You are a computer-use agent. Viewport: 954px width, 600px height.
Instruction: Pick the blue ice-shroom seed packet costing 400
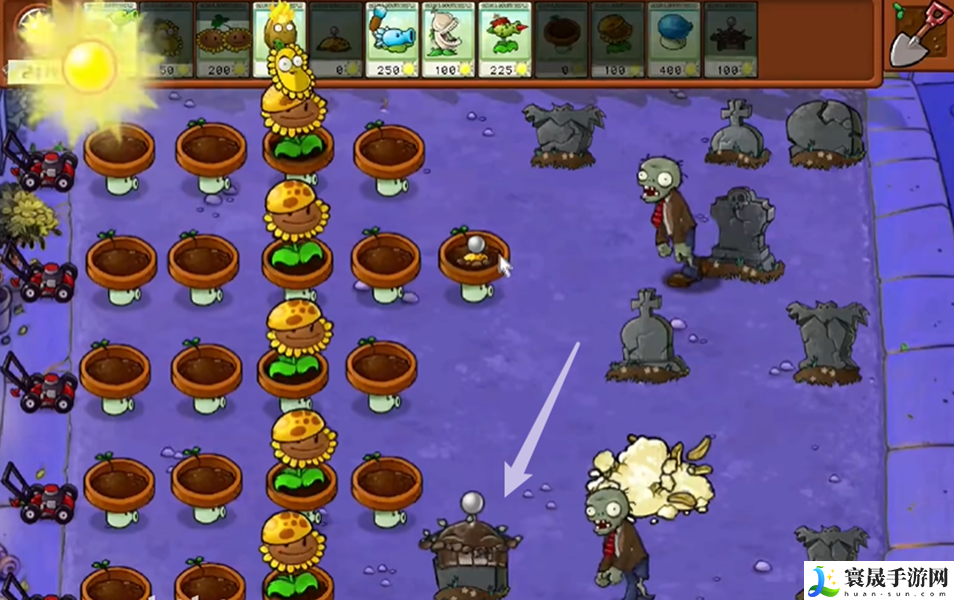[x=673, y=40]
